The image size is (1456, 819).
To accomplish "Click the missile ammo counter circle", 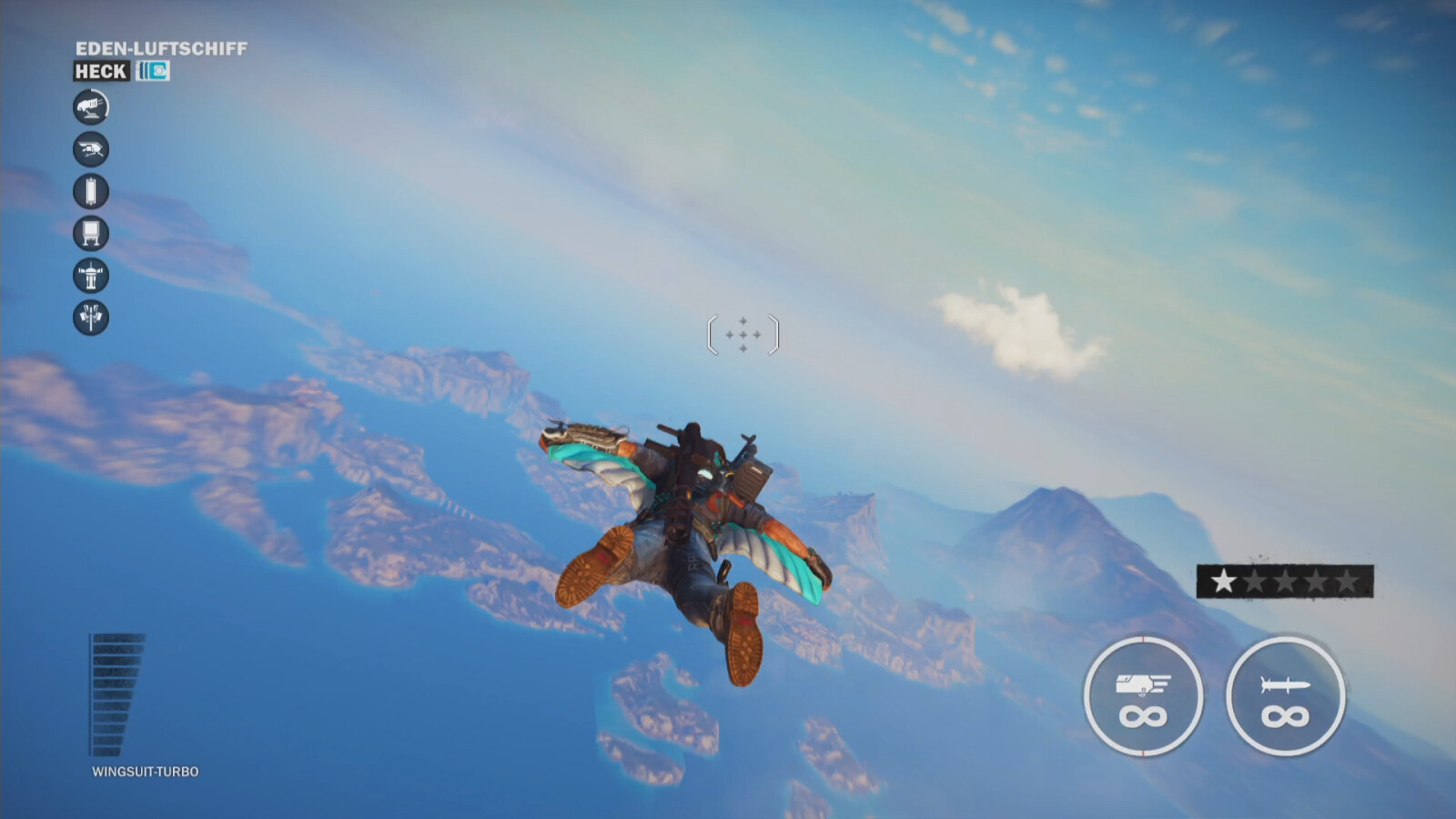I will (x=1286, y=694).
